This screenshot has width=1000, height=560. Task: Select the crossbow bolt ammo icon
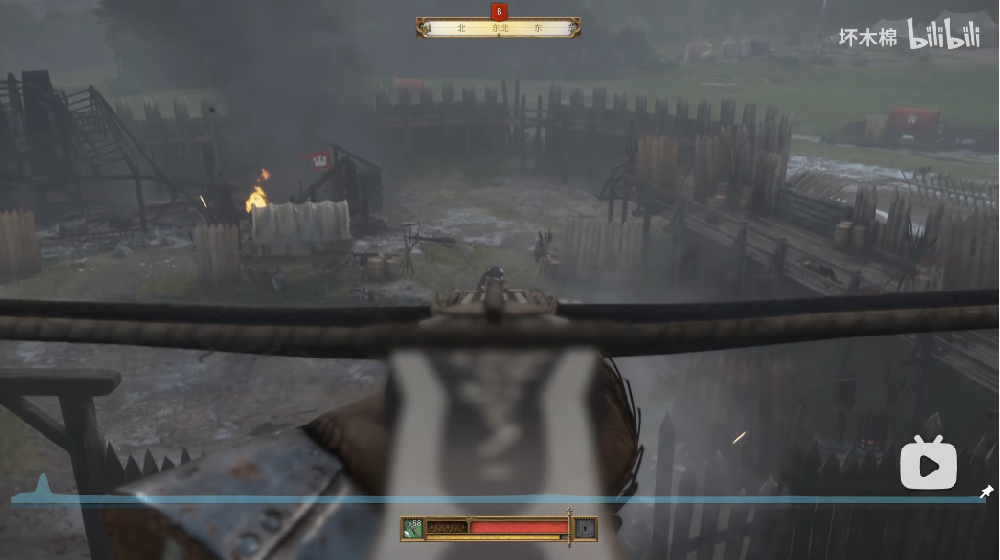coord(412,527)
